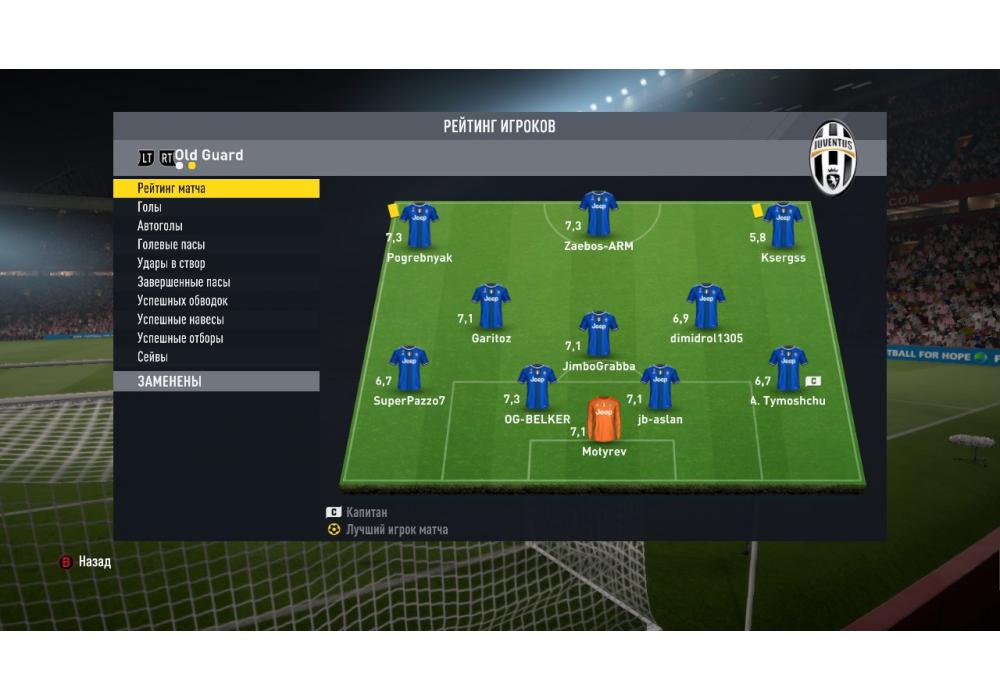
Task: Select the player JimboGrabba
Action: (598, 335)
